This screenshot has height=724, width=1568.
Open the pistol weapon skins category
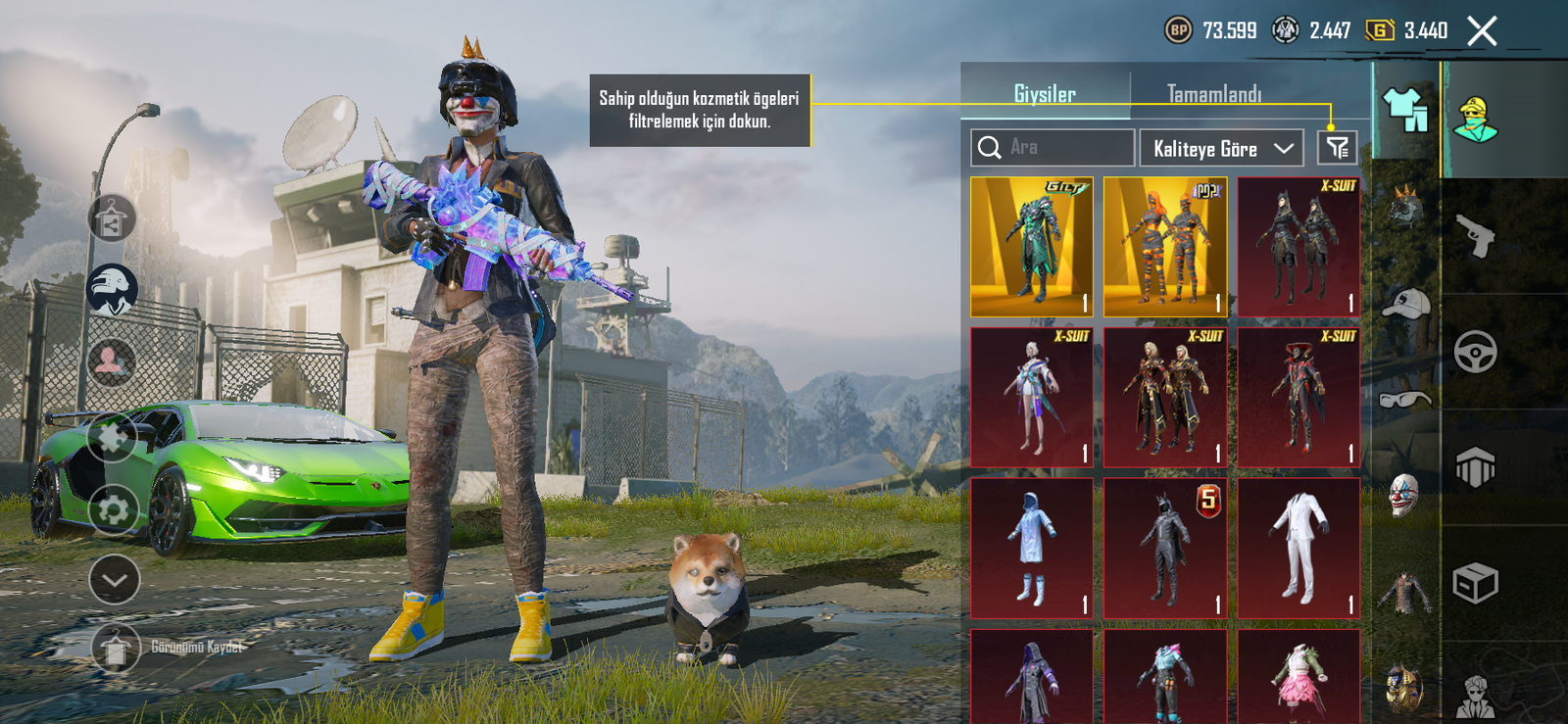[1476, 236]
